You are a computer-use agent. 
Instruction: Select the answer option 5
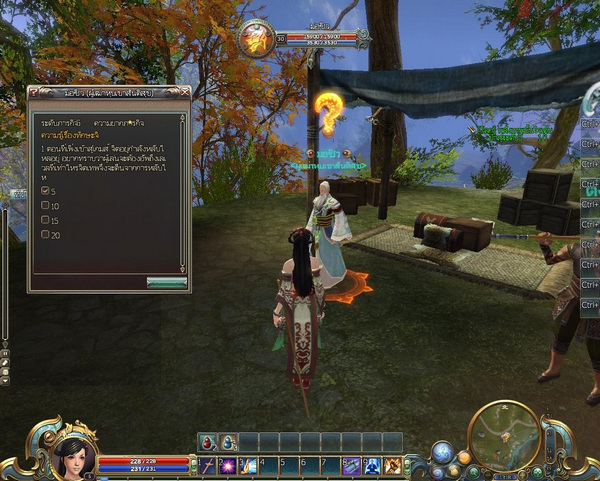point(44,189)
